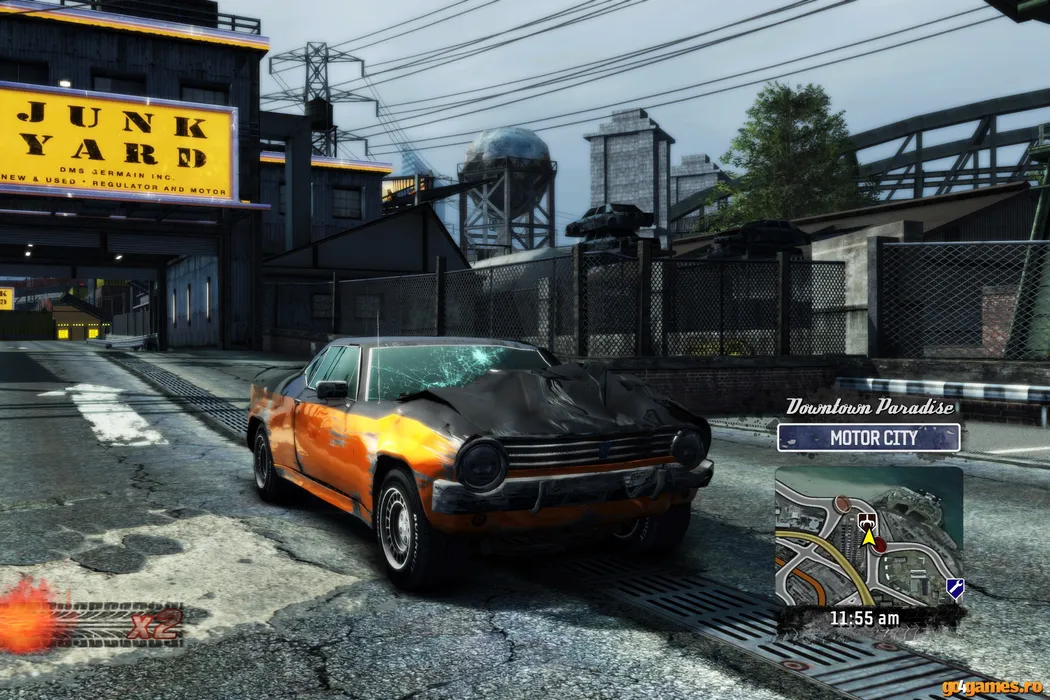
Task: Click the junkyard claw marker on minimap
Action: 867,521
